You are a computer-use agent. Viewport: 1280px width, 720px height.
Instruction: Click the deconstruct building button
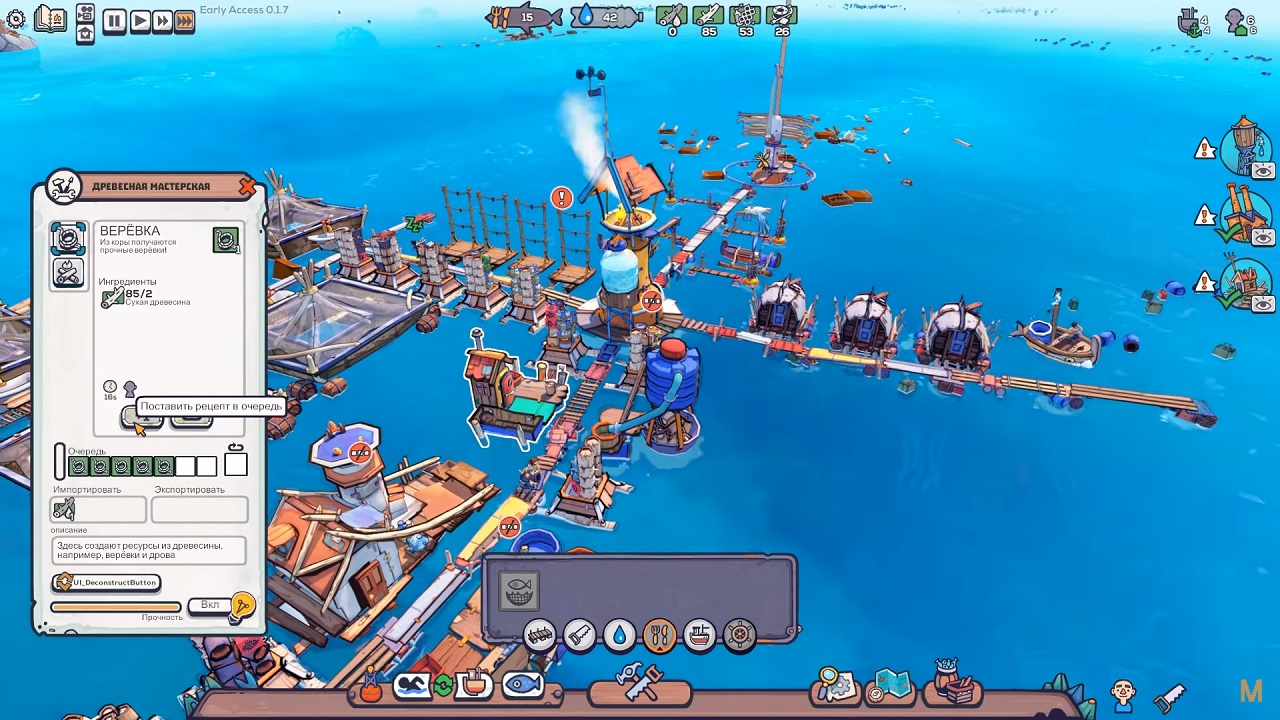107,582
